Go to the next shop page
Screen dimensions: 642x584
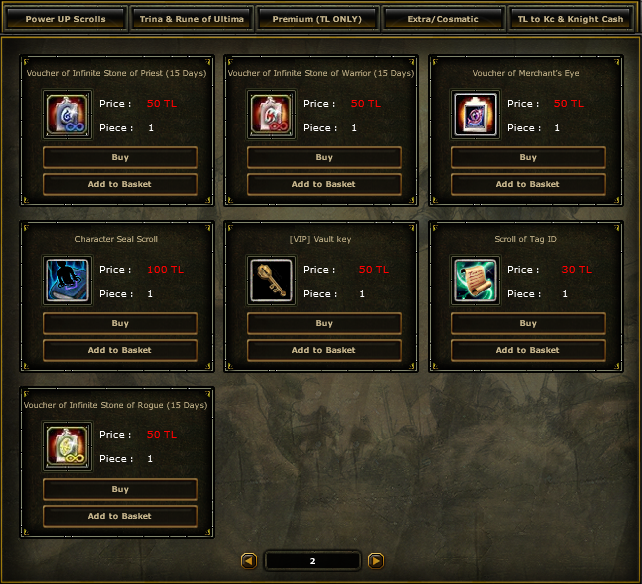(376, 561)
